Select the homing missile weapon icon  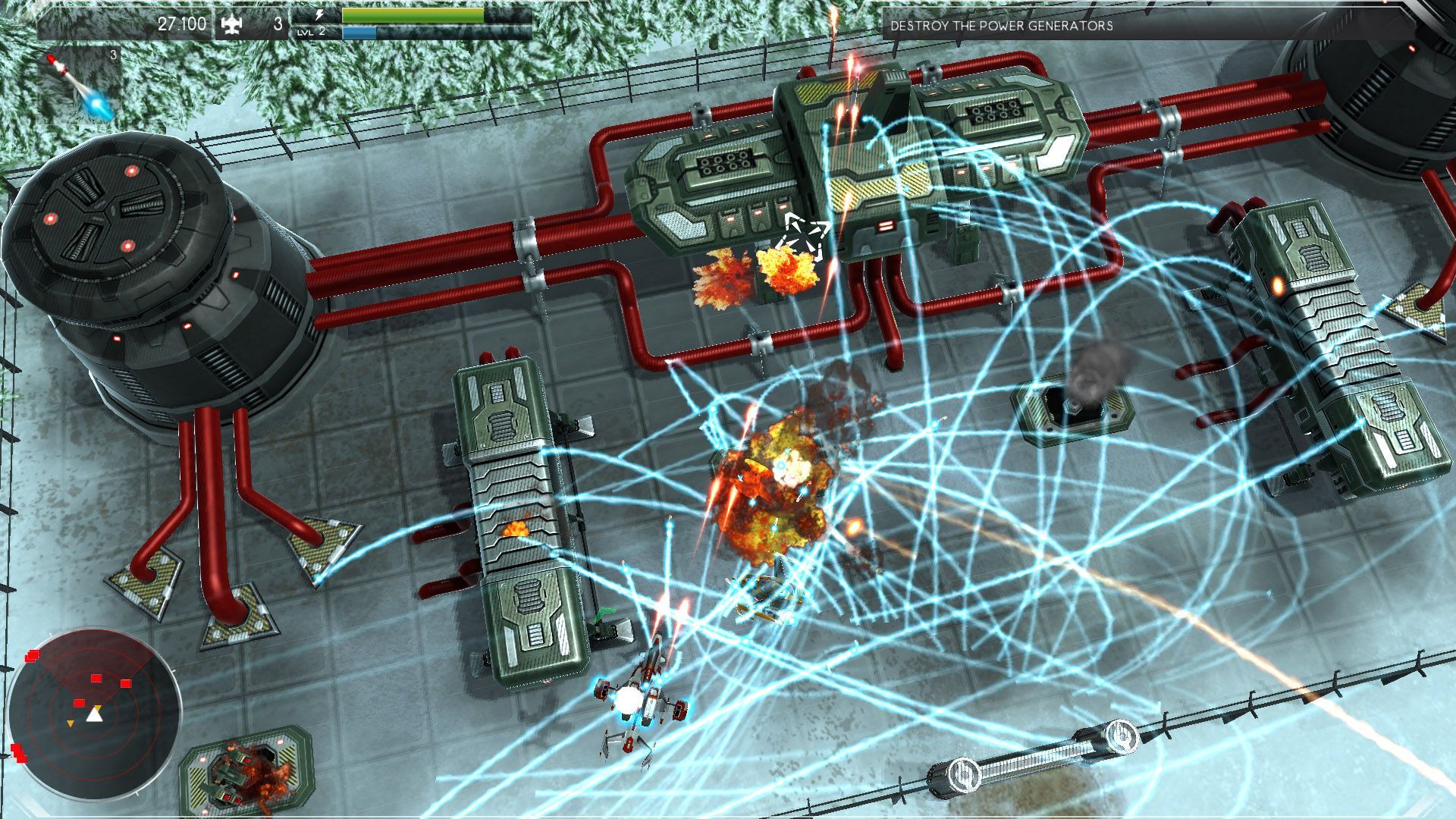pos(79,84)
